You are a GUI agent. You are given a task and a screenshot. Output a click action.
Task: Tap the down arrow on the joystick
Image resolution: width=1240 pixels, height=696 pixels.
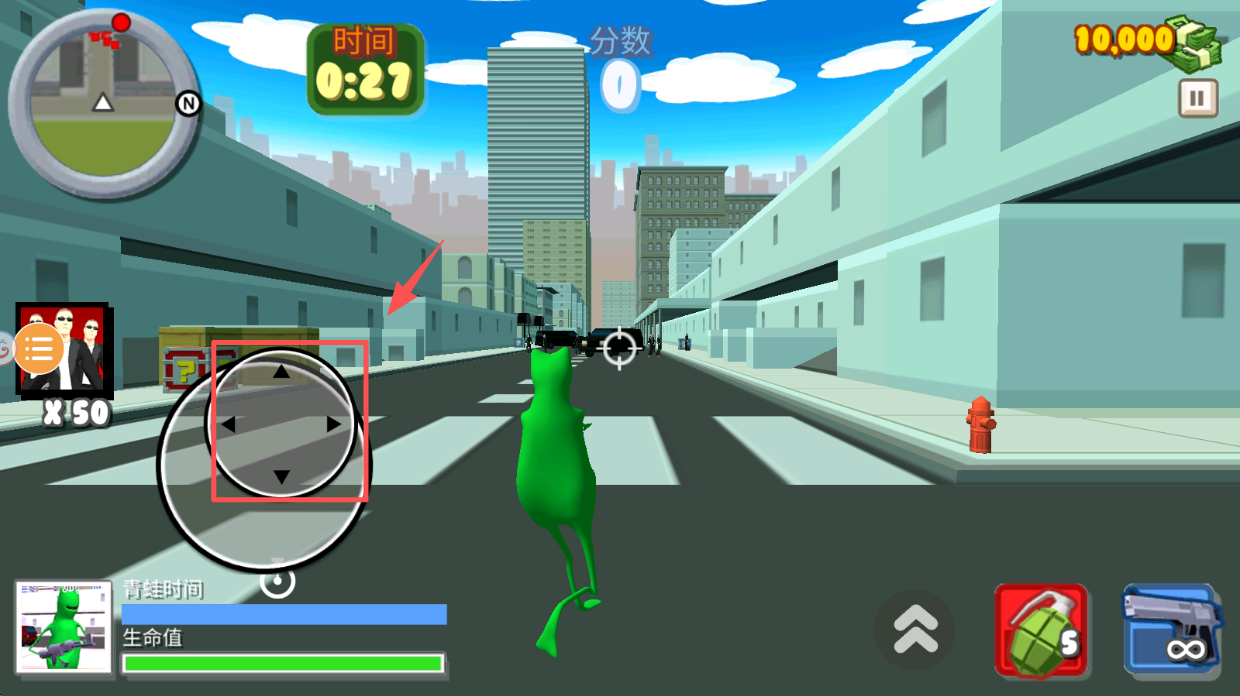tap(281, 477)
